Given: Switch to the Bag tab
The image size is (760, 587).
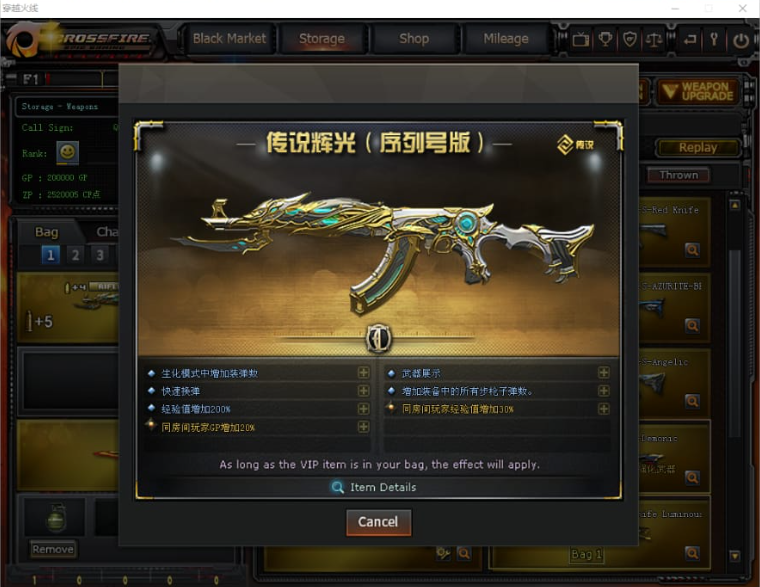Looking at the screenshot, I should [46, 232].
